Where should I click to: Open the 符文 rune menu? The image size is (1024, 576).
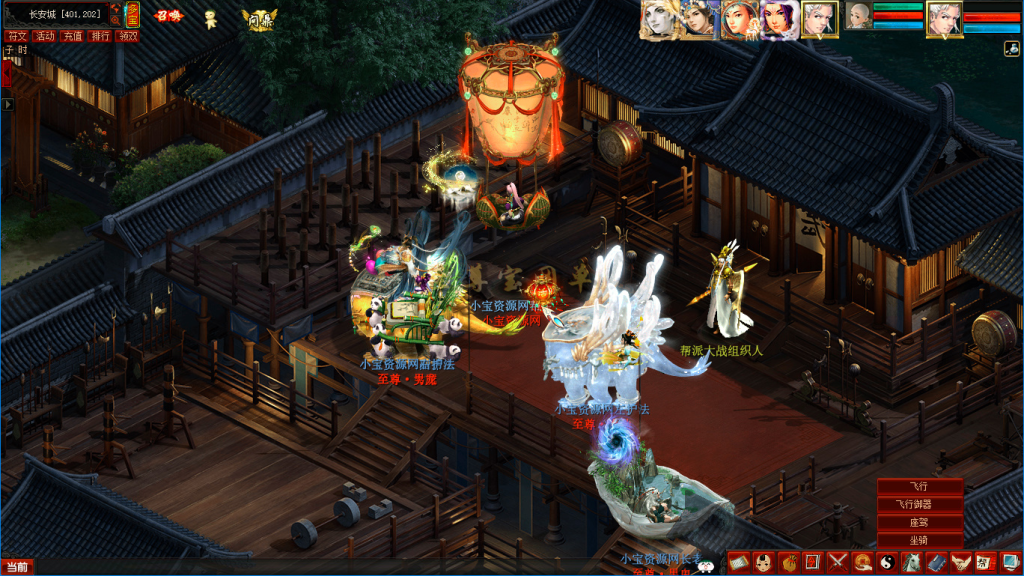17,36
